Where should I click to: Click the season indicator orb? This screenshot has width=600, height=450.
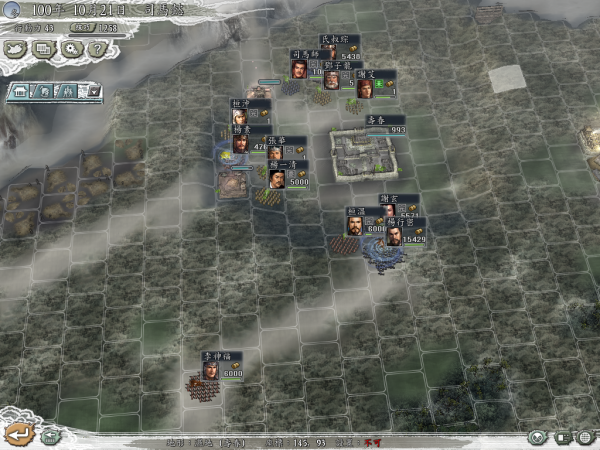[11, 10]
